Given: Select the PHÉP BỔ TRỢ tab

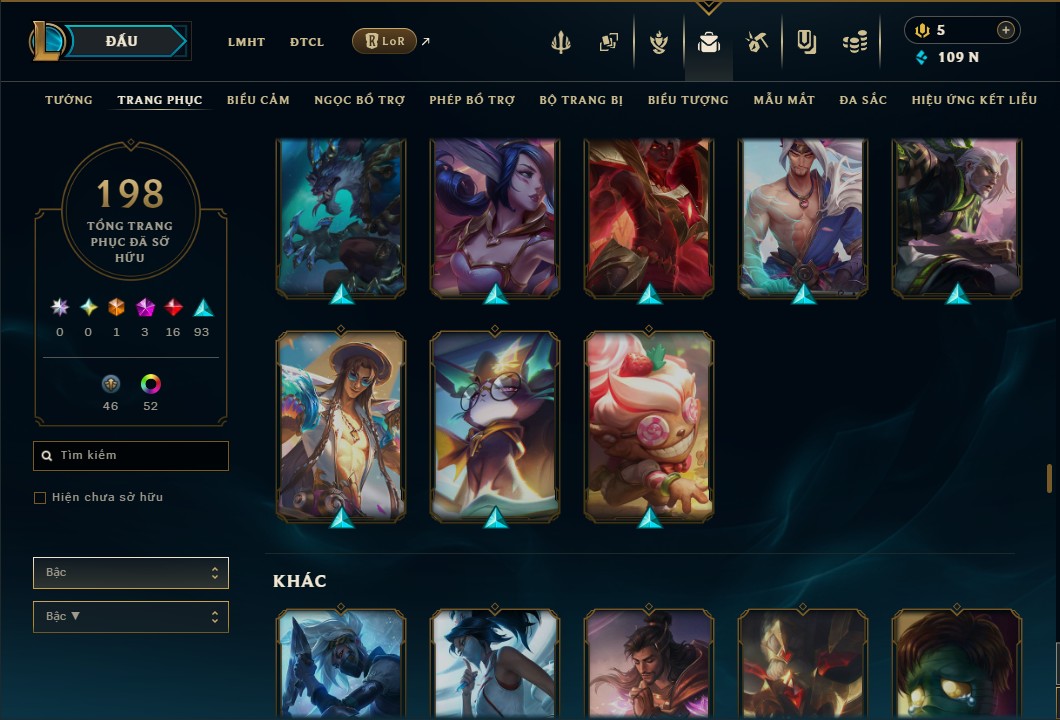Looking at the screenshot, I should point(472,100).
